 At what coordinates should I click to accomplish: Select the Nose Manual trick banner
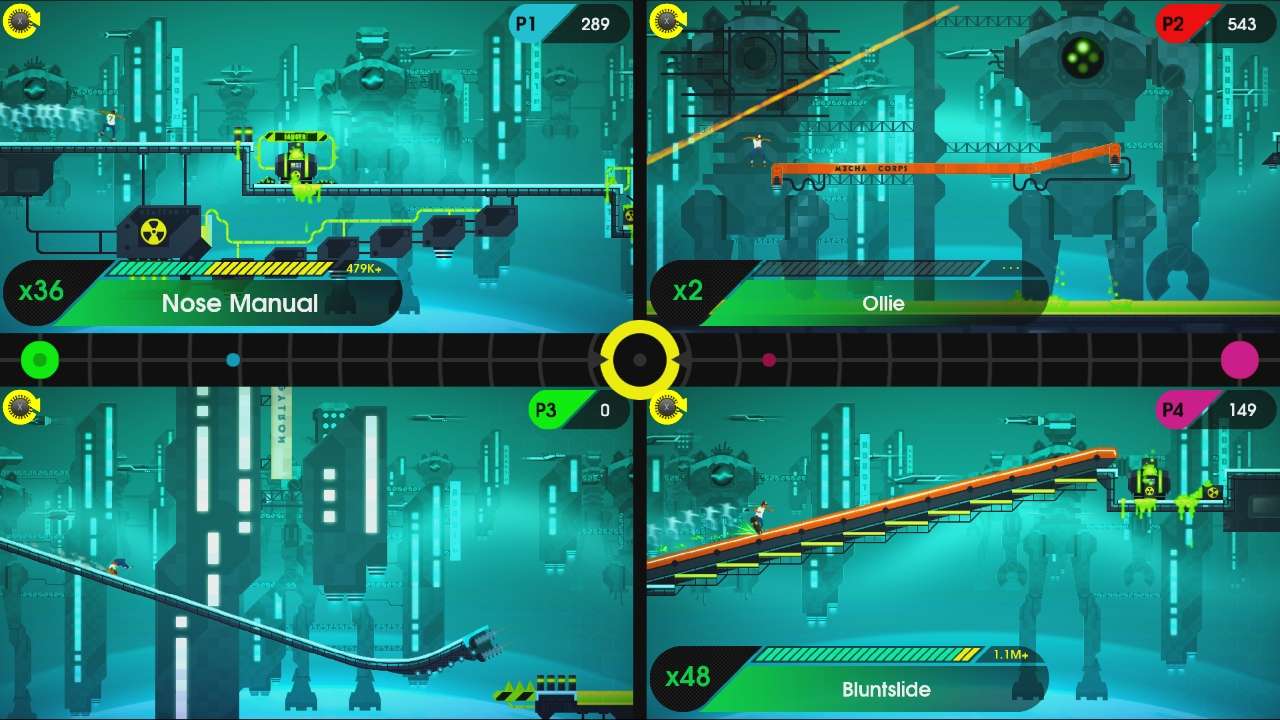[x=240, y=305]
